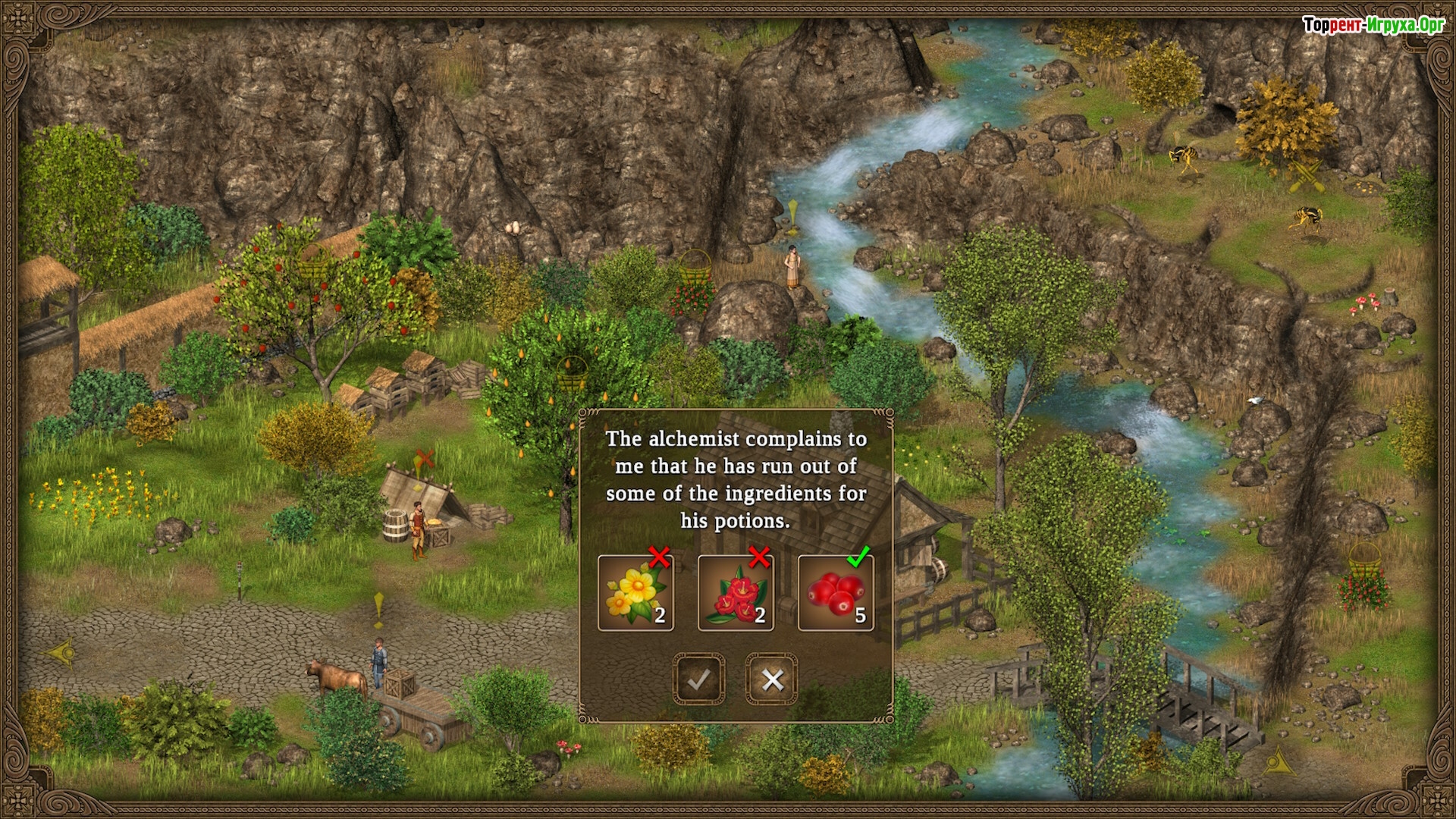Open the quest marker above the woman by the river
The height and width of the screenshot is (819, 1456).
(793, 215)
